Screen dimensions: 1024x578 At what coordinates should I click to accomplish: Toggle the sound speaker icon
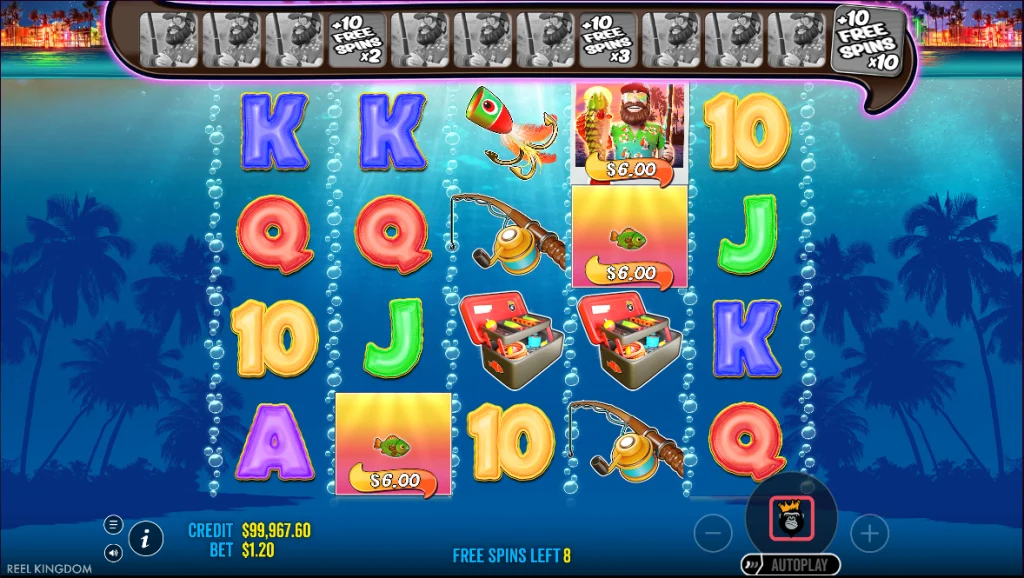[x=113, y=551]
